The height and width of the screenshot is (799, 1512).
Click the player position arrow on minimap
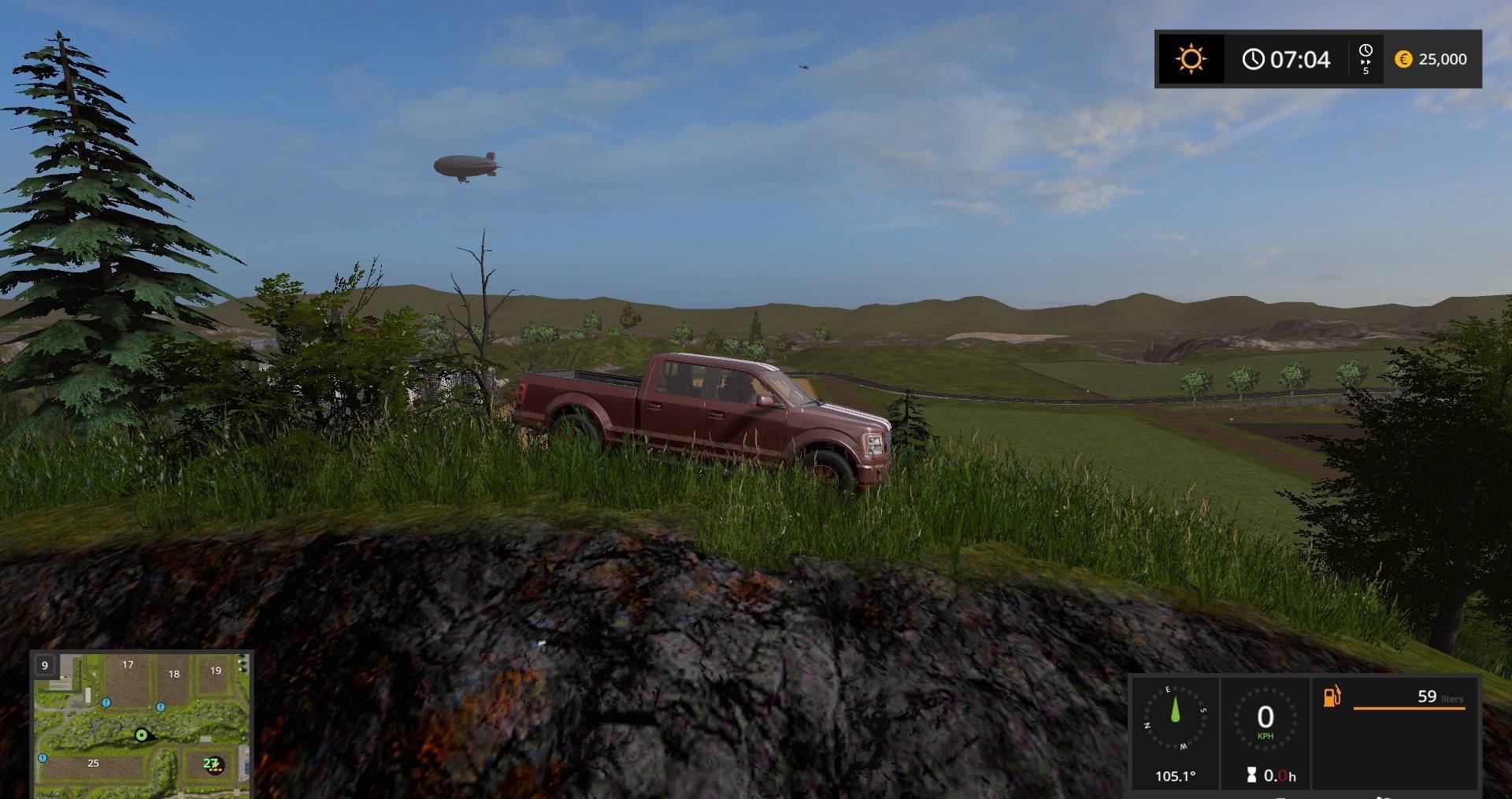click(142, 735)
